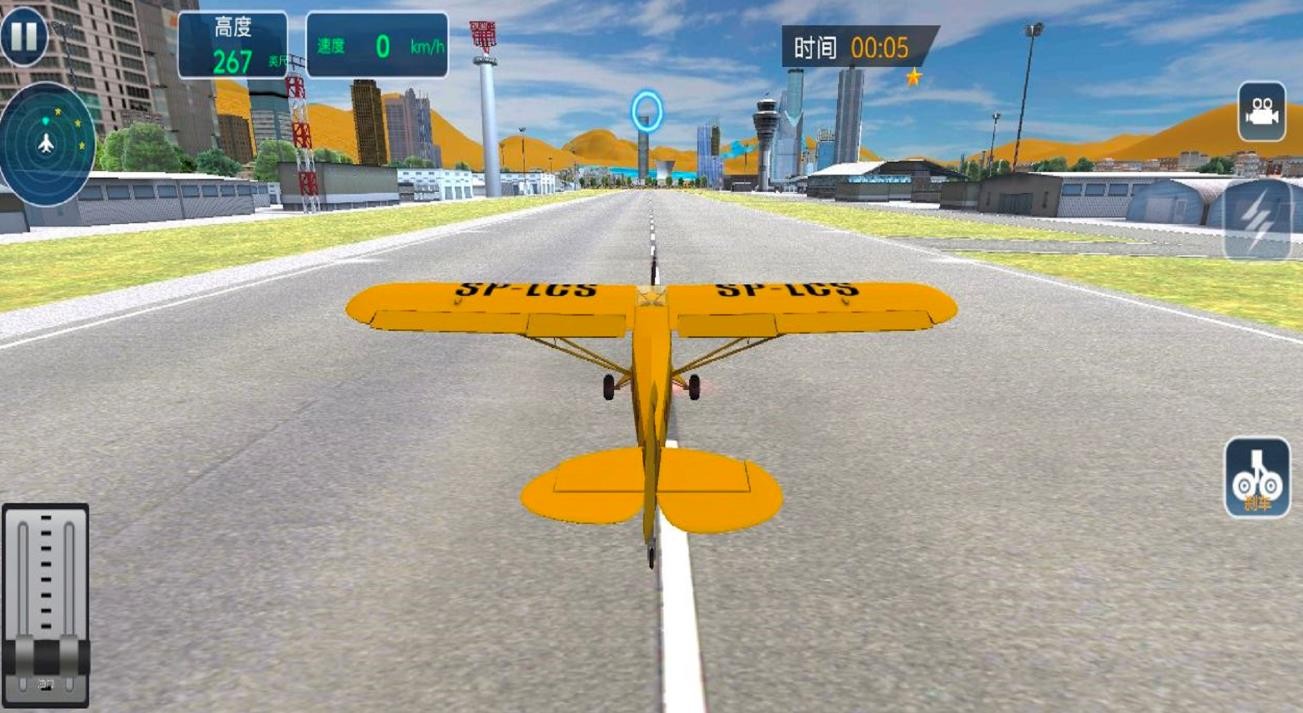This screenshot has width=1303, height=713.
Task: Switch the camera view
Action: point(1261,112)
